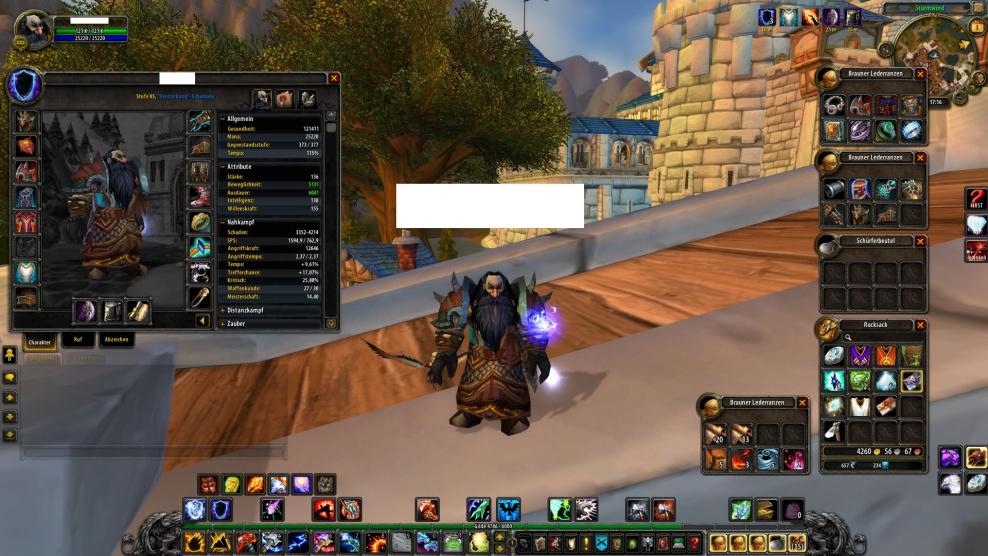Close the Schürferbeutel bag window
The width and height of the screenshot is (988, 556).
920,241
